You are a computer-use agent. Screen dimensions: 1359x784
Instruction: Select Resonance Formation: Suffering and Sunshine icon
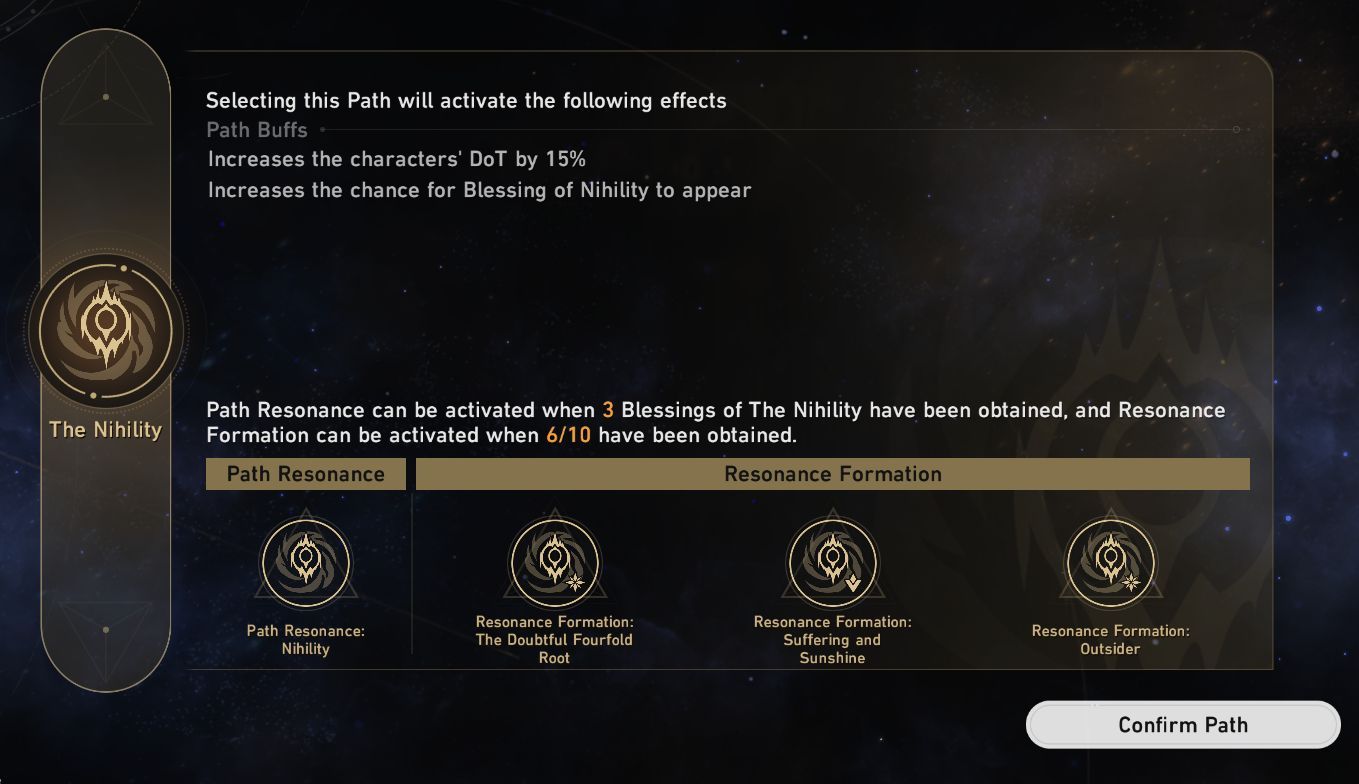pyautogui.click(x=833, y=561)
